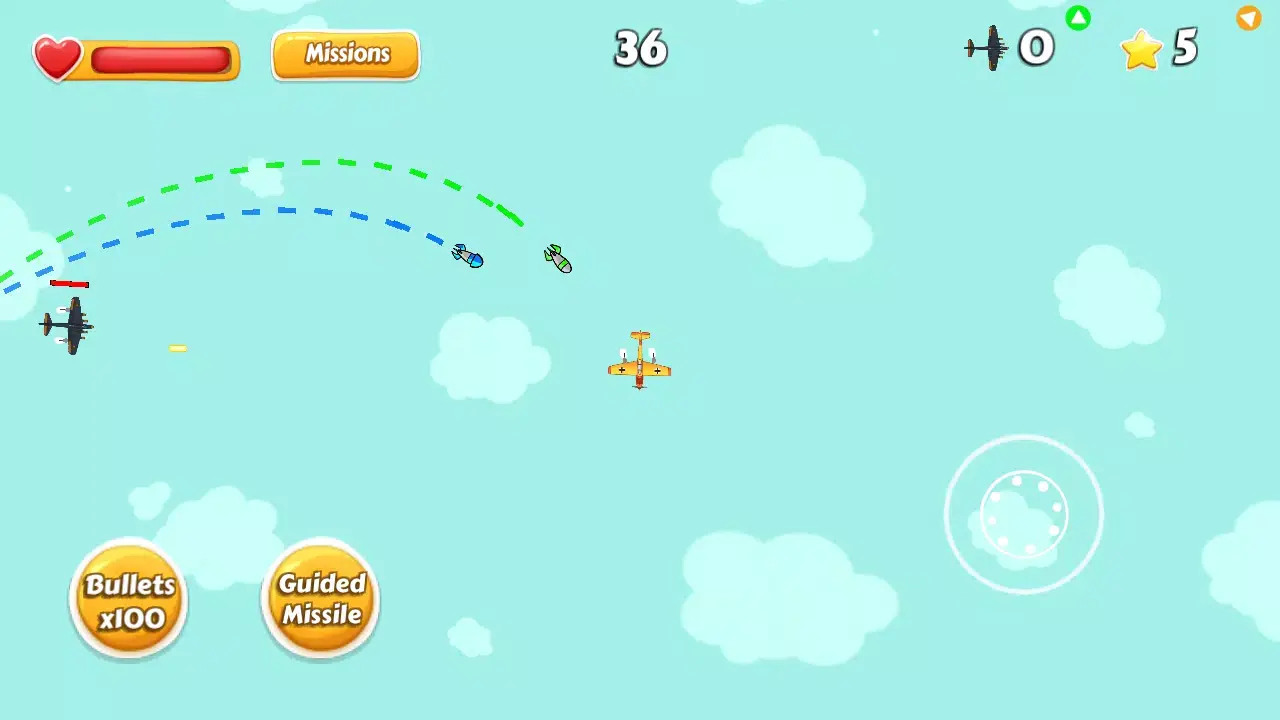Open the Missions panel
Viewport: 1280px width, 720px height.
345,54
